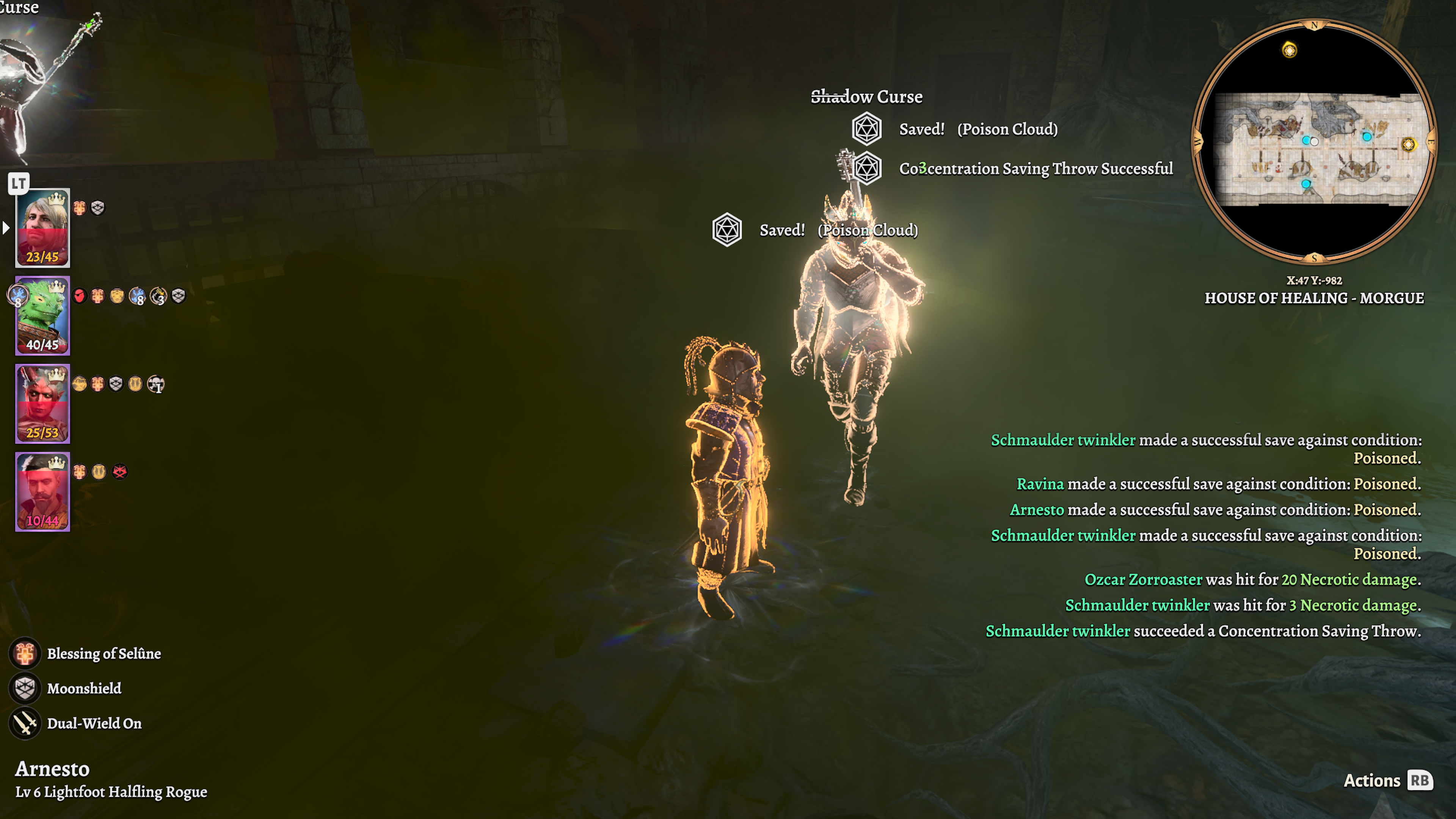Toggle the Dual-Wield On icon

pyautogui.click(x=25, y=723)
